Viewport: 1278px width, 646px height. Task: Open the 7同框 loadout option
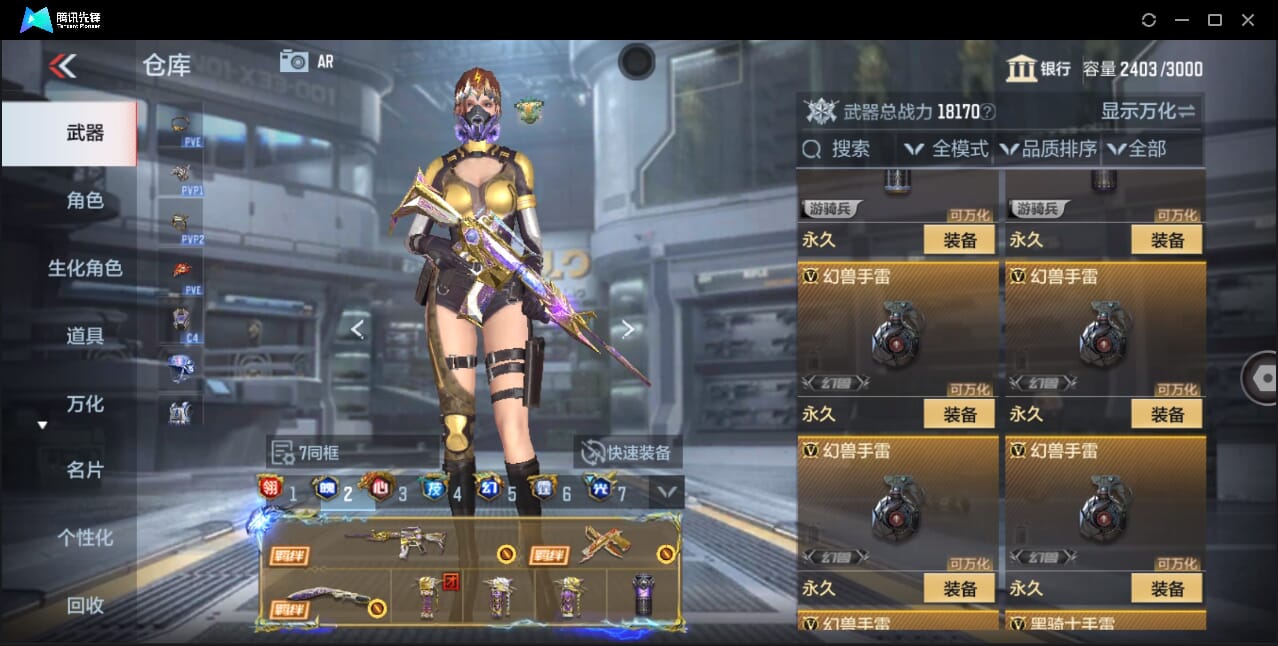[x=307, y=453]
